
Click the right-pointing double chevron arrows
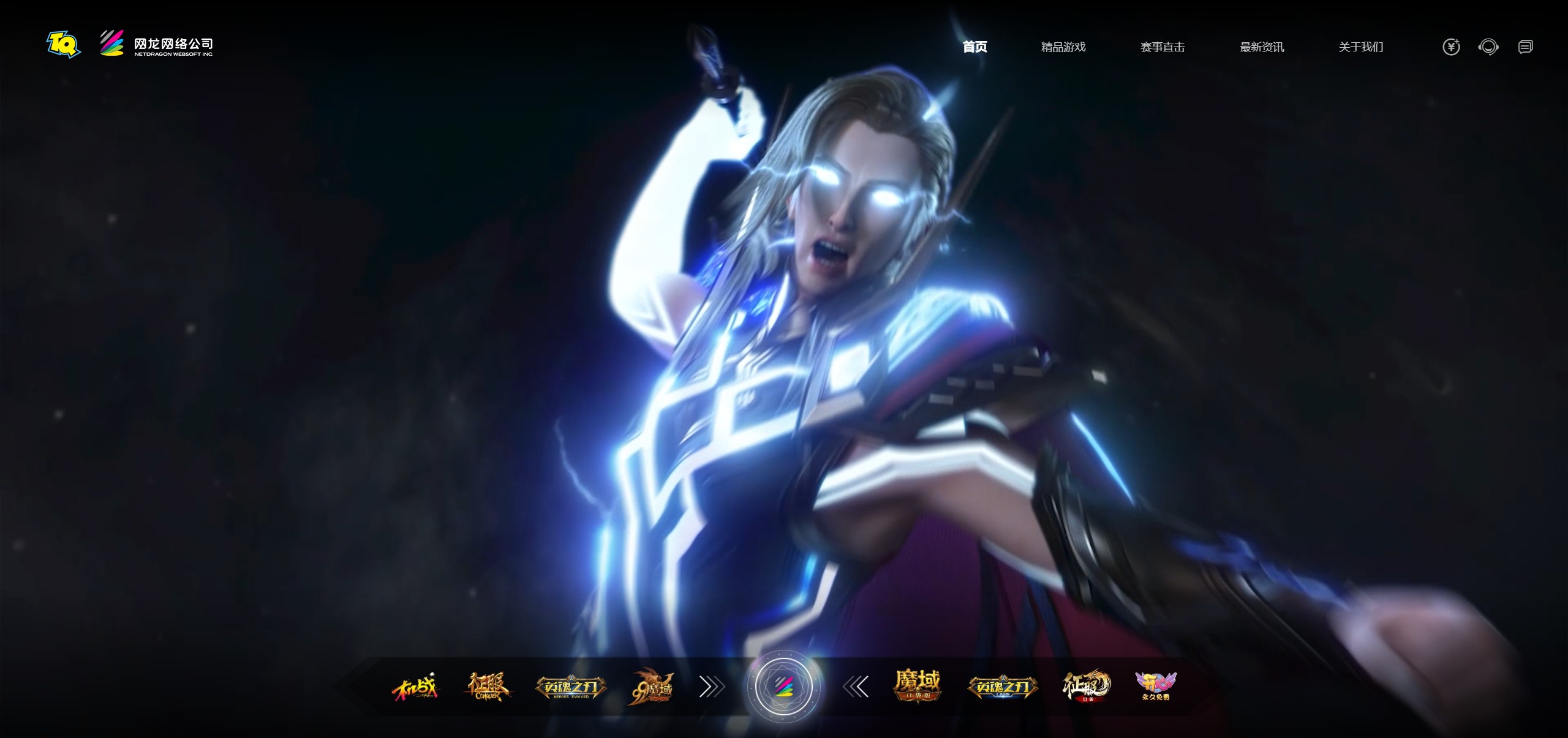(x=712, y=688)
